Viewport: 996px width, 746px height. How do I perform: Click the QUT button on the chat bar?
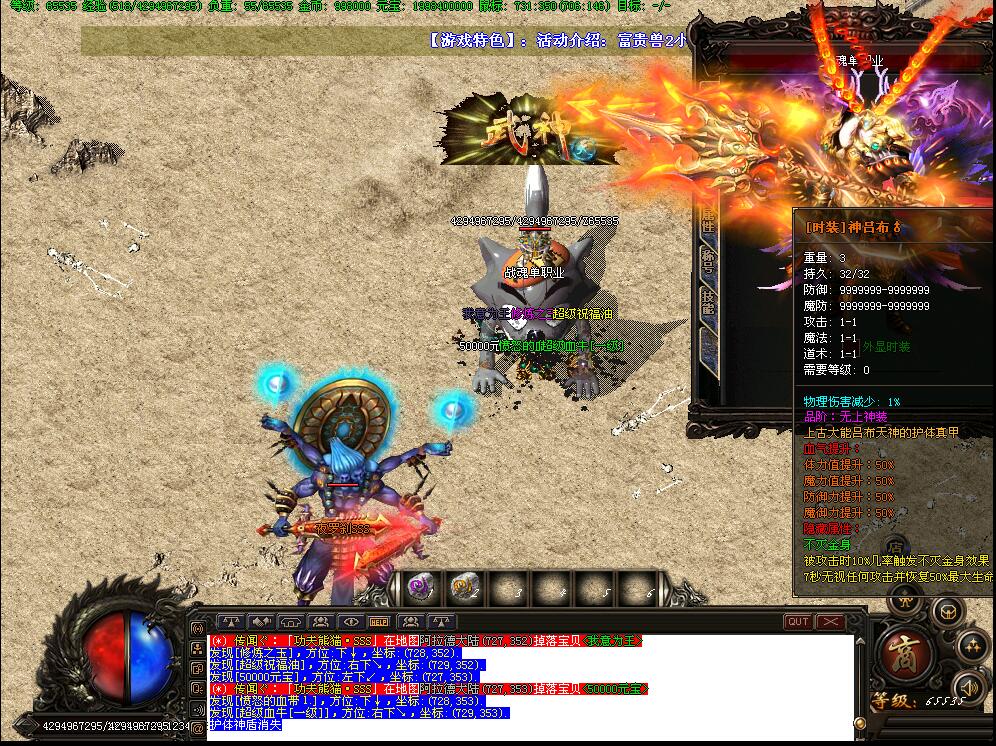click(798, 622)
